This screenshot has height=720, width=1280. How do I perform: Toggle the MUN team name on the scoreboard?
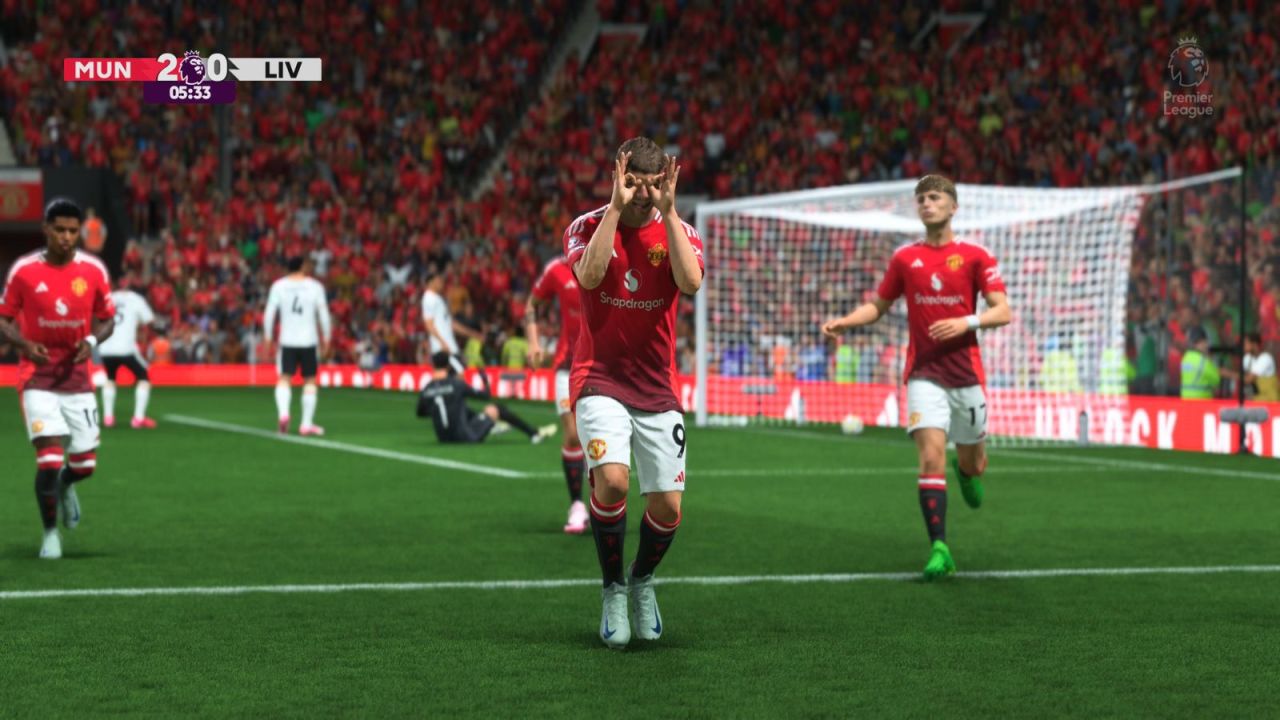103,69
